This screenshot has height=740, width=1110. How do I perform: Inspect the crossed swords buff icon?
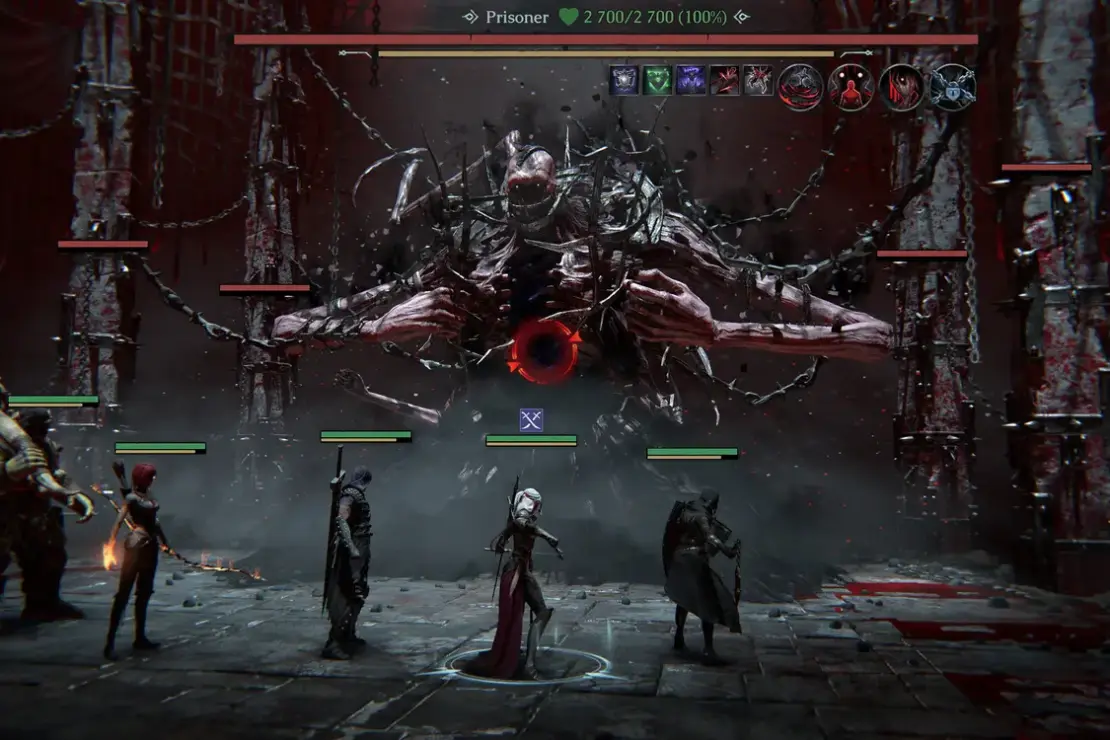coord(531,420)
